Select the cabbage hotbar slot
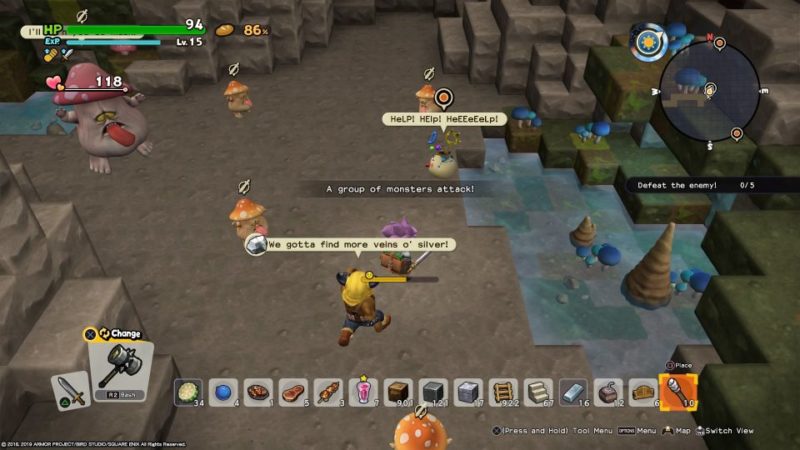Screen dimensions: 800x450 [187, 391]
